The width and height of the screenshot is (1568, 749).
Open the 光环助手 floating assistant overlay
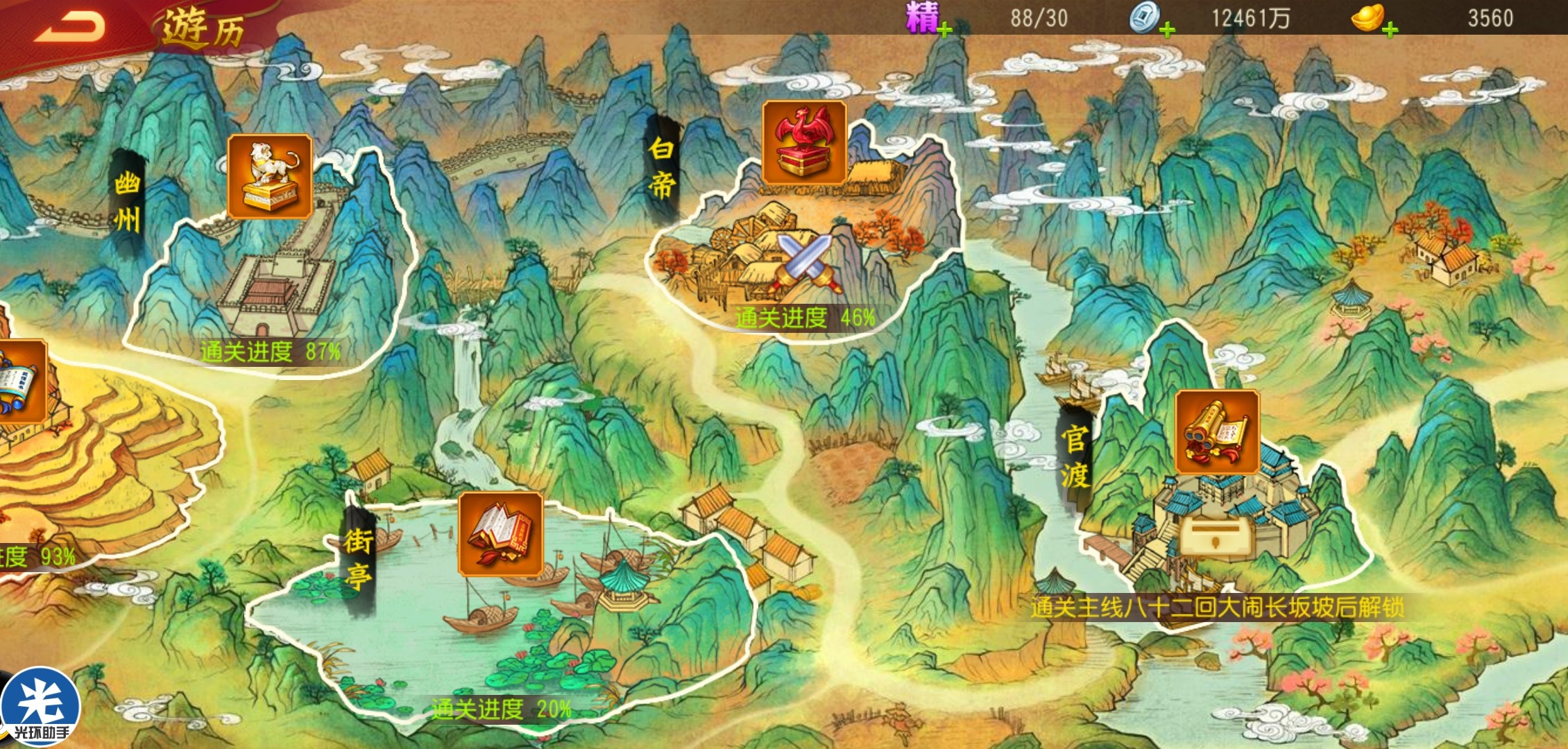point(40,707)
